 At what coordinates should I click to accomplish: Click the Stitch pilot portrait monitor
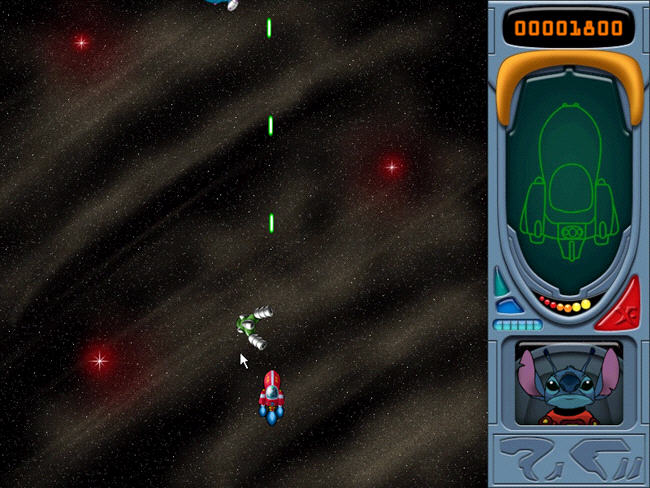point(568,382)
